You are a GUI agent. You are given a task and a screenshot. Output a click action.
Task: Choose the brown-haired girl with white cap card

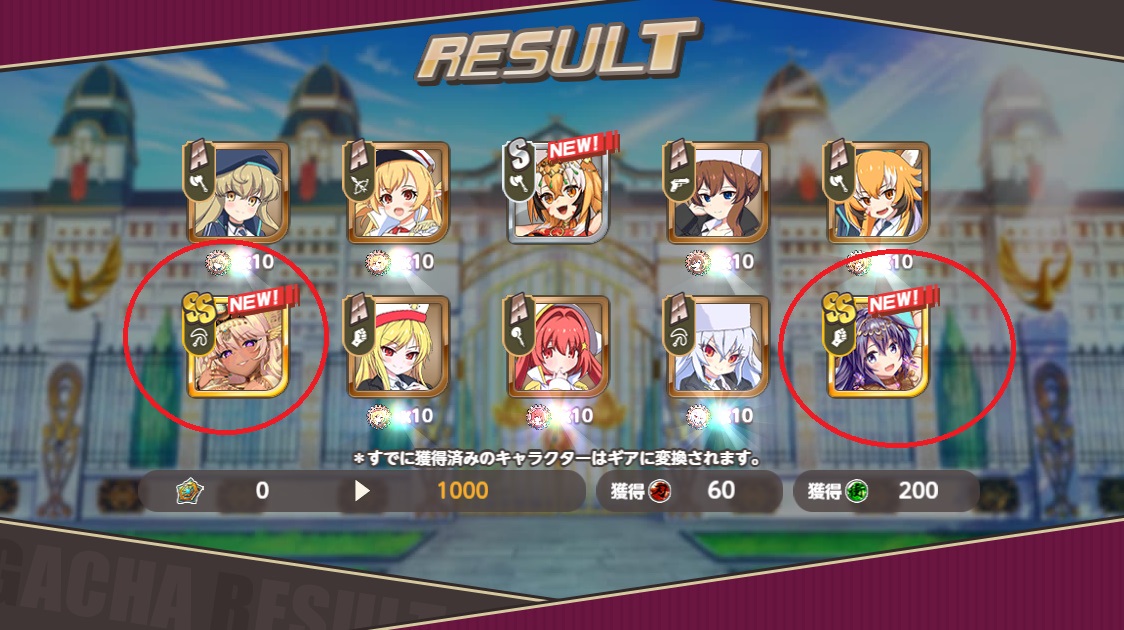pyautogui.click(x=718, y=192)
